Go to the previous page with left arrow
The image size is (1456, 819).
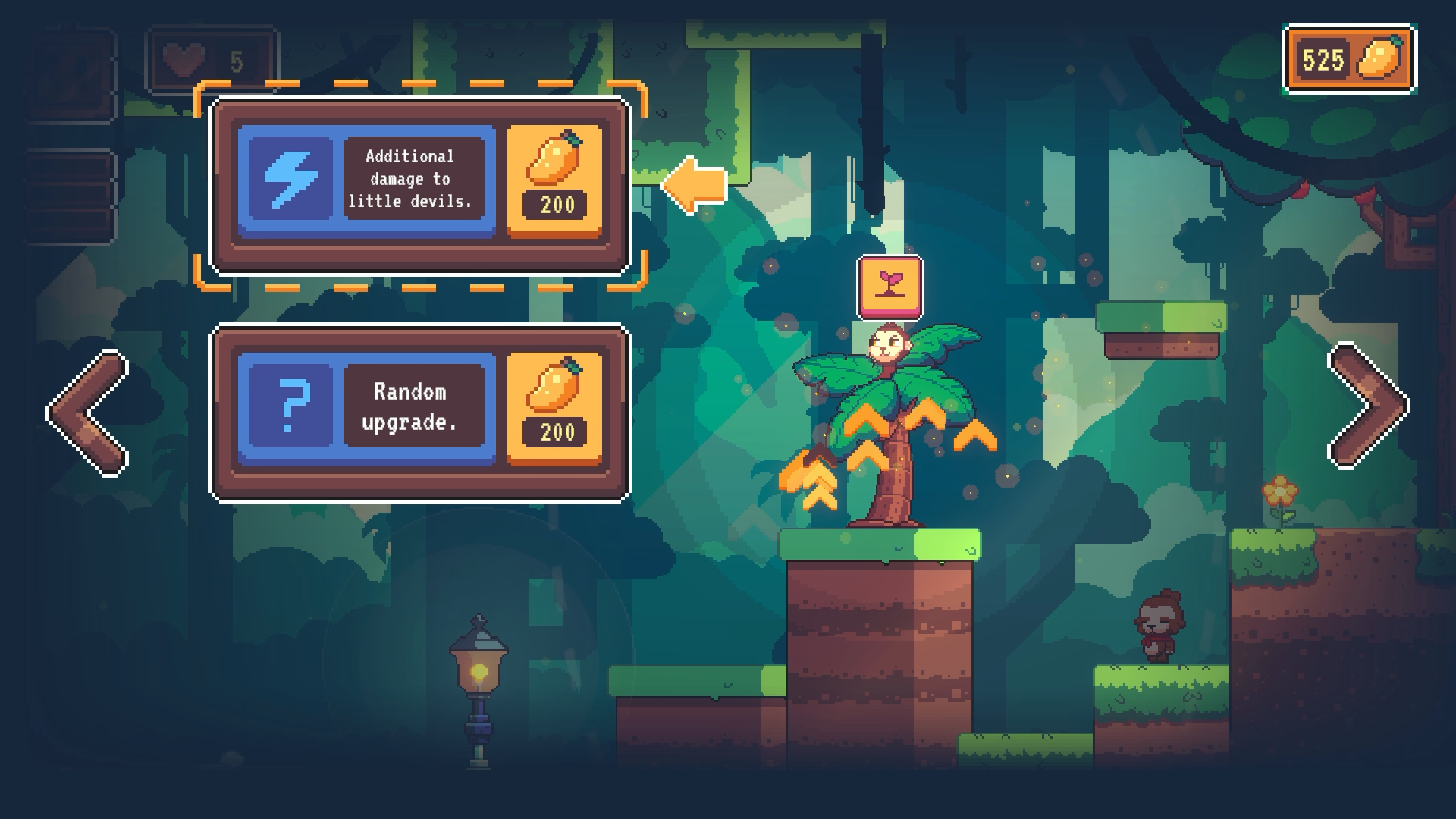pos(88,413)
